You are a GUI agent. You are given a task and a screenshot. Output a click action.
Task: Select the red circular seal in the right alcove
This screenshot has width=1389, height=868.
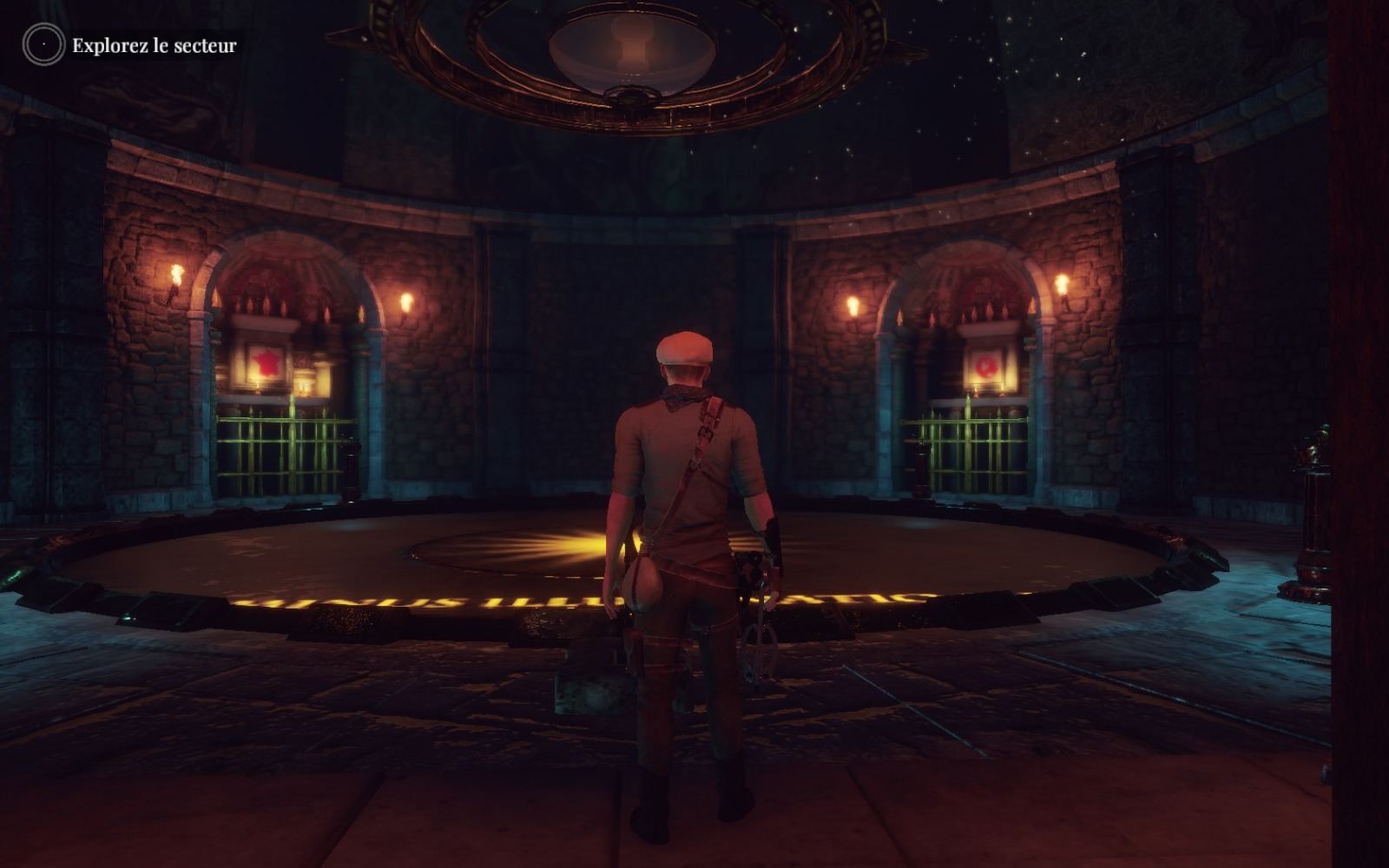click(985, 365)
